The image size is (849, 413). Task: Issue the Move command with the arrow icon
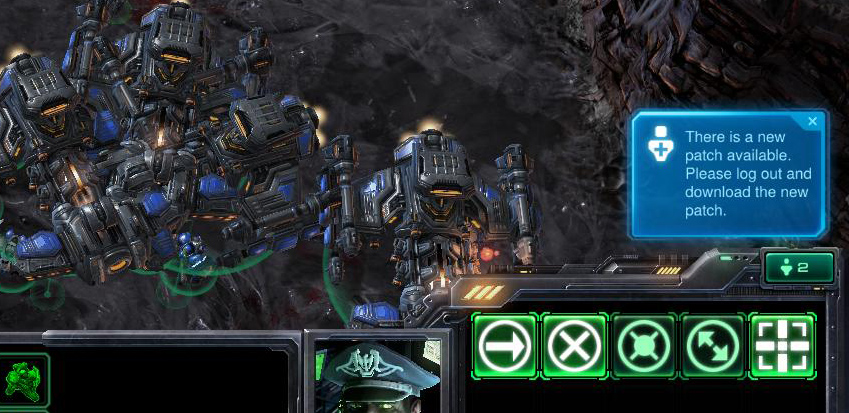tap(505, 346)
